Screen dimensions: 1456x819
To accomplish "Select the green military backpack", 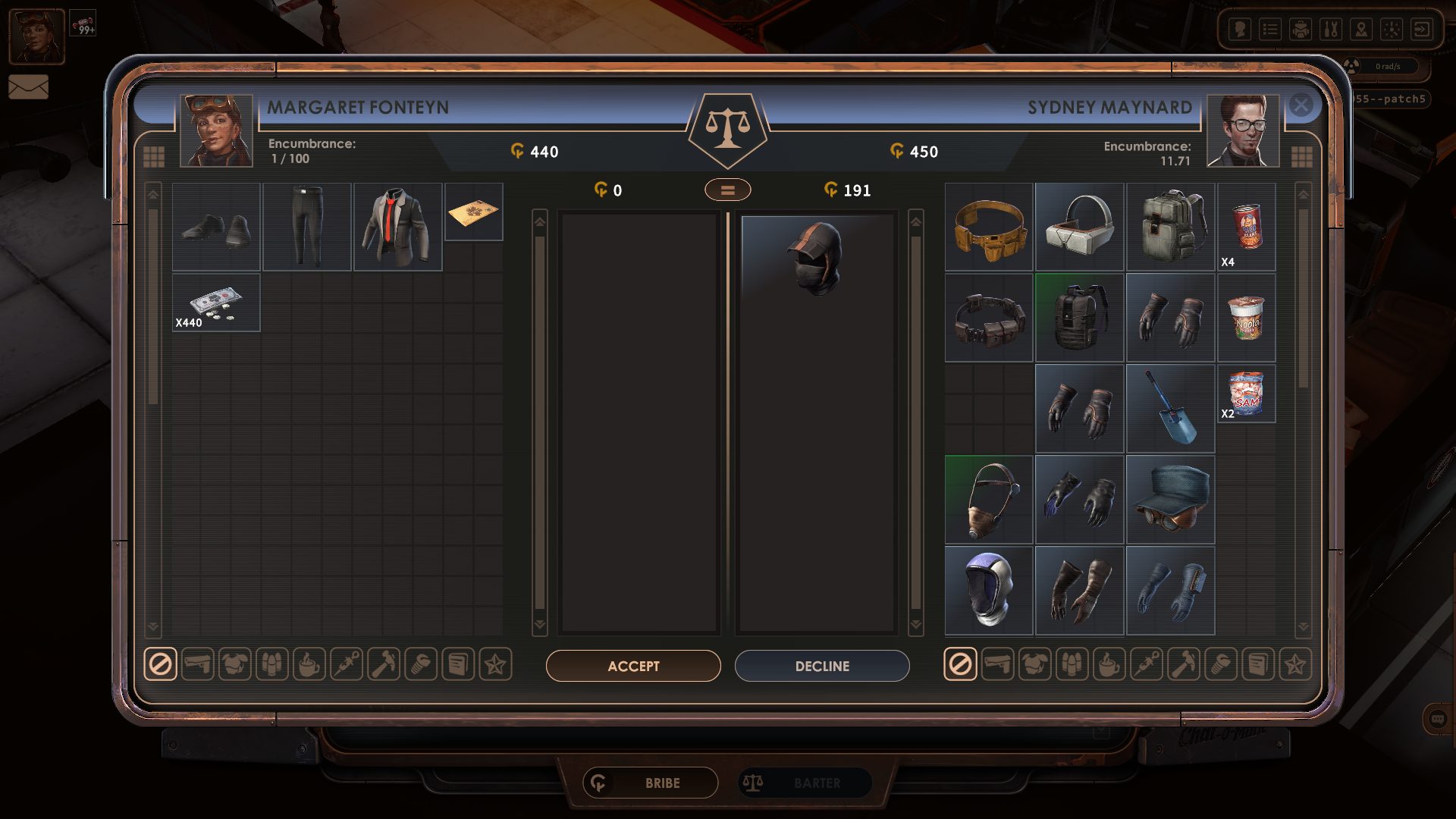I will point(1170,227).
